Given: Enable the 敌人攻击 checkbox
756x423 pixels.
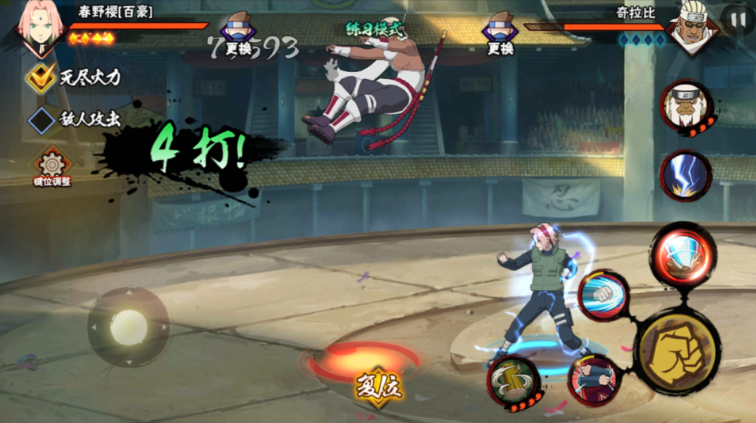Looking at the screenshot, I should click(x=41, y=120).
